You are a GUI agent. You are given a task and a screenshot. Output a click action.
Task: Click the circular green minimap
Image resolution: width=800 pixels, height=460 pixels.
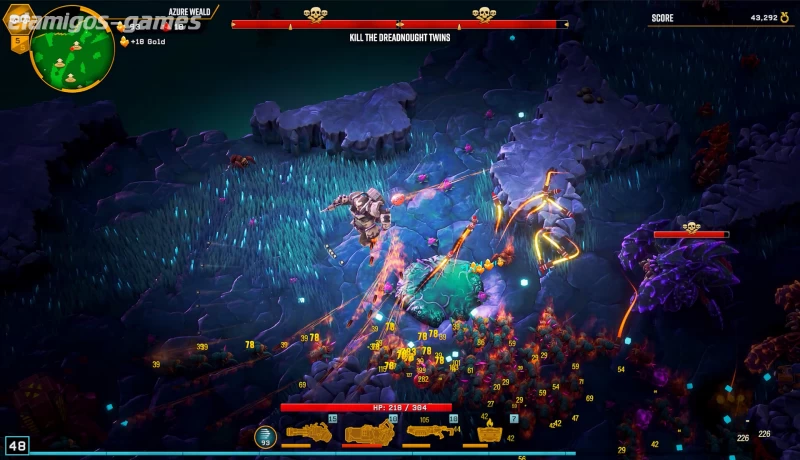click(x=72, y=49)
